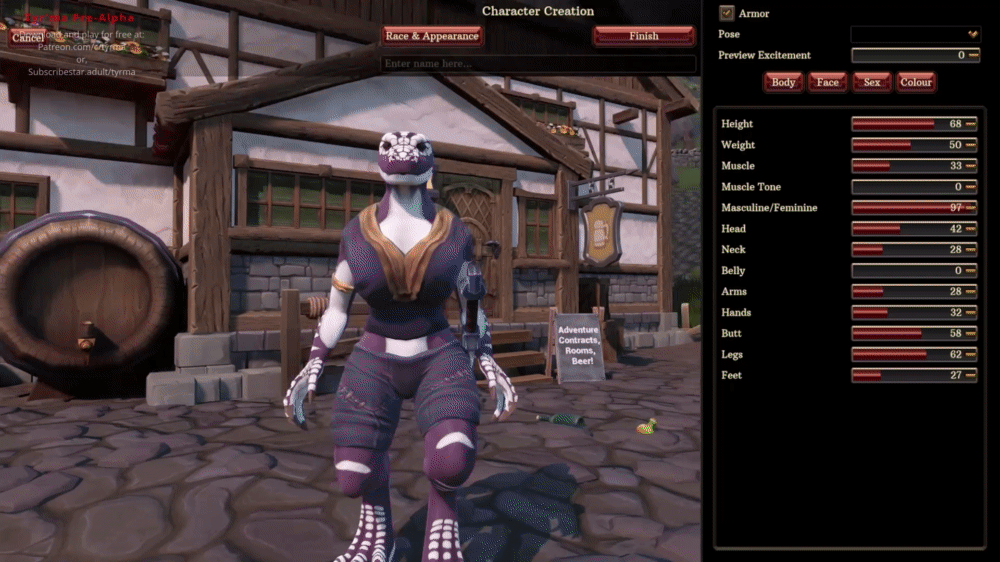
Task: Switch to the Sex tab
Action: pos(872,82)
